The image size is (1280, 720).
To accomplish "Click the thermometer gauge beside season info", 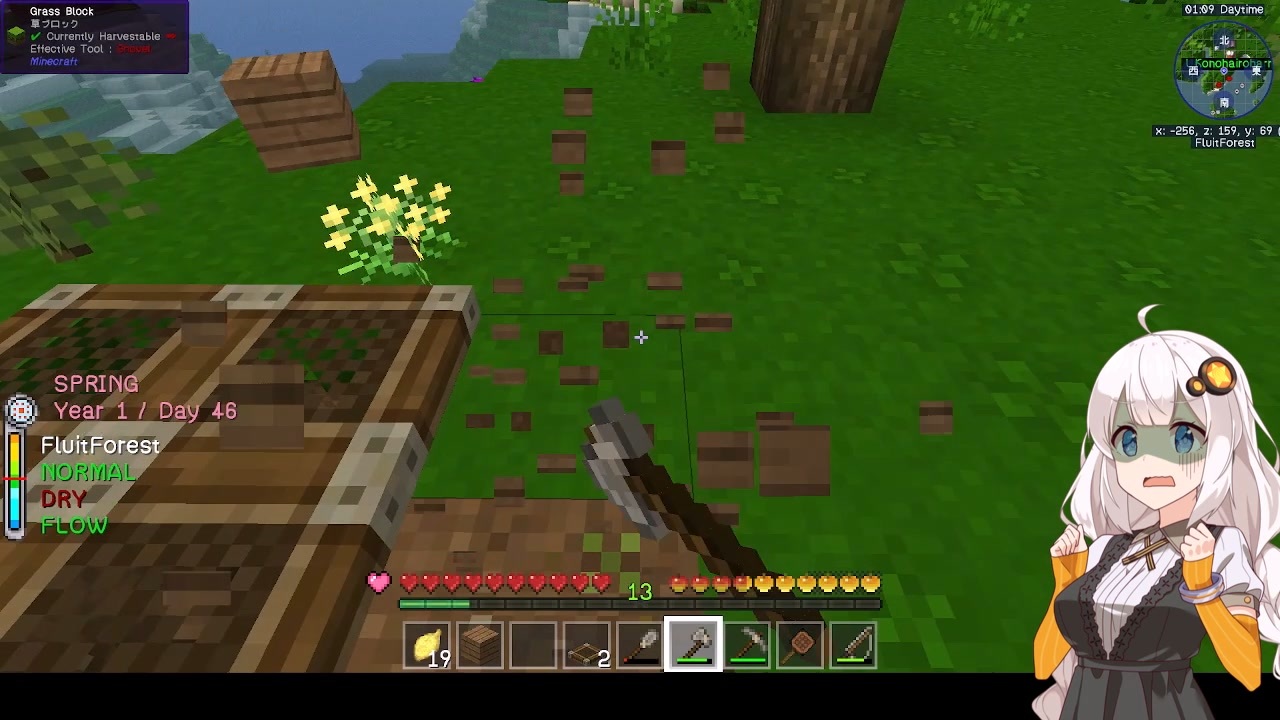I will tap(16, 480).
